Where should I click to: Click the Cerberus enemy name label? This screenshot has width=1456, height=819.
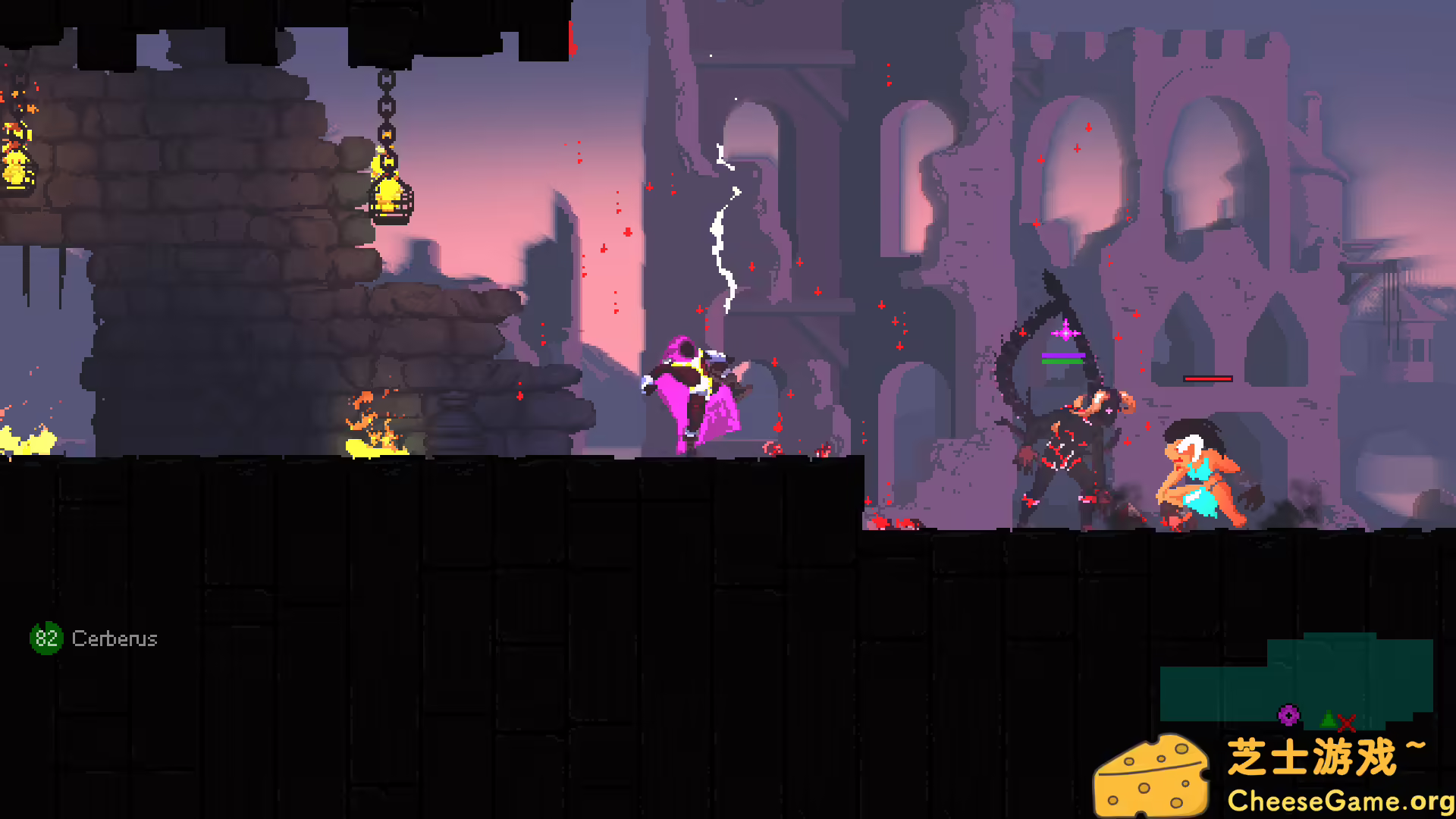pos(115,639)
